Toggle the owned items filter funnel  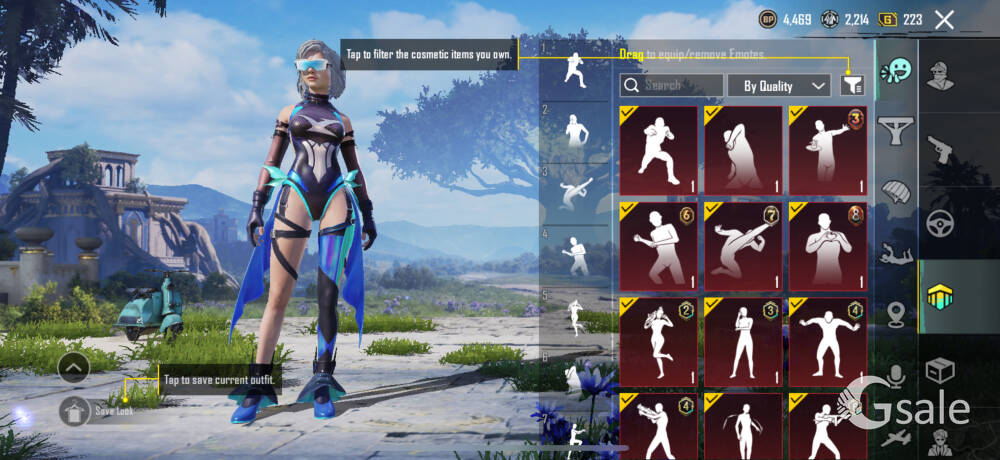tap(852, 86)
